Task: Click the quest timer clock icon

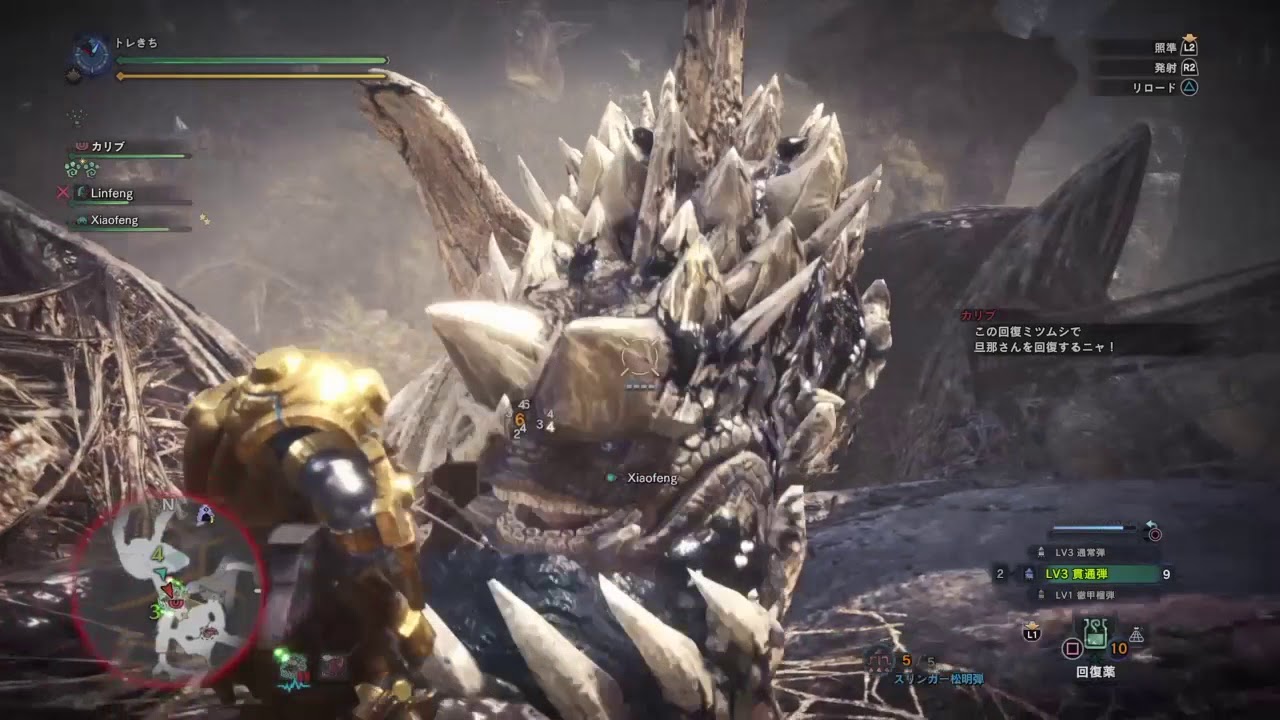Action: tap(92, 57)
